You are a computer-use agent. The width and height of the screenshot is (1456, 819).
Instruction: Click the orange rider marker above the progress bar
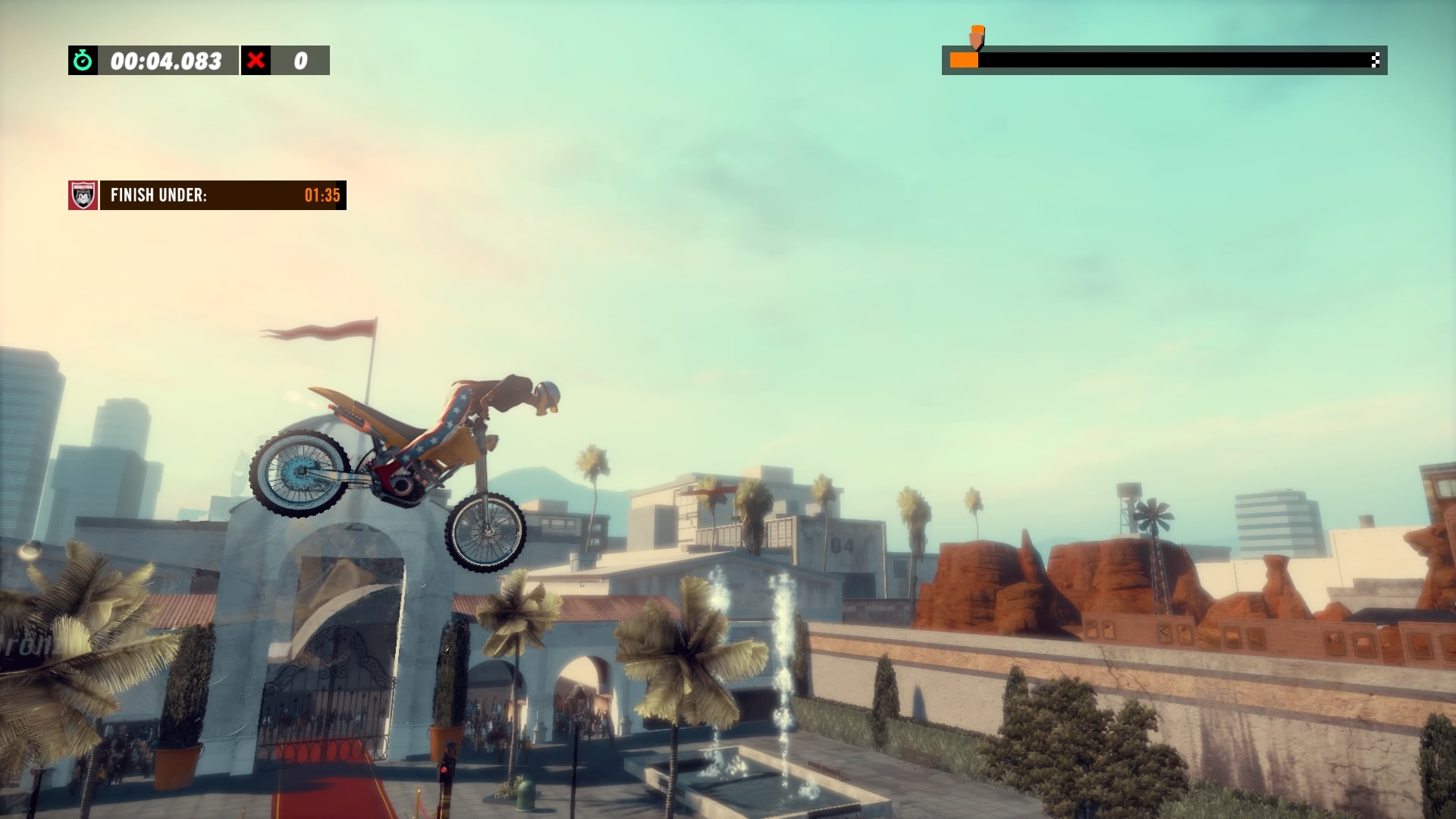point(977,36)
